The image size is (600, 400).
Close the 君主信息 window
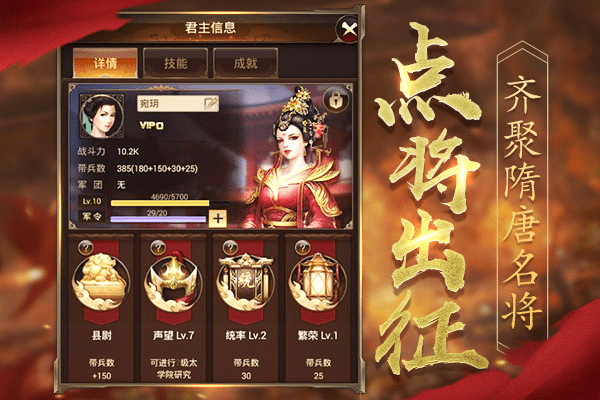[347, 30]
